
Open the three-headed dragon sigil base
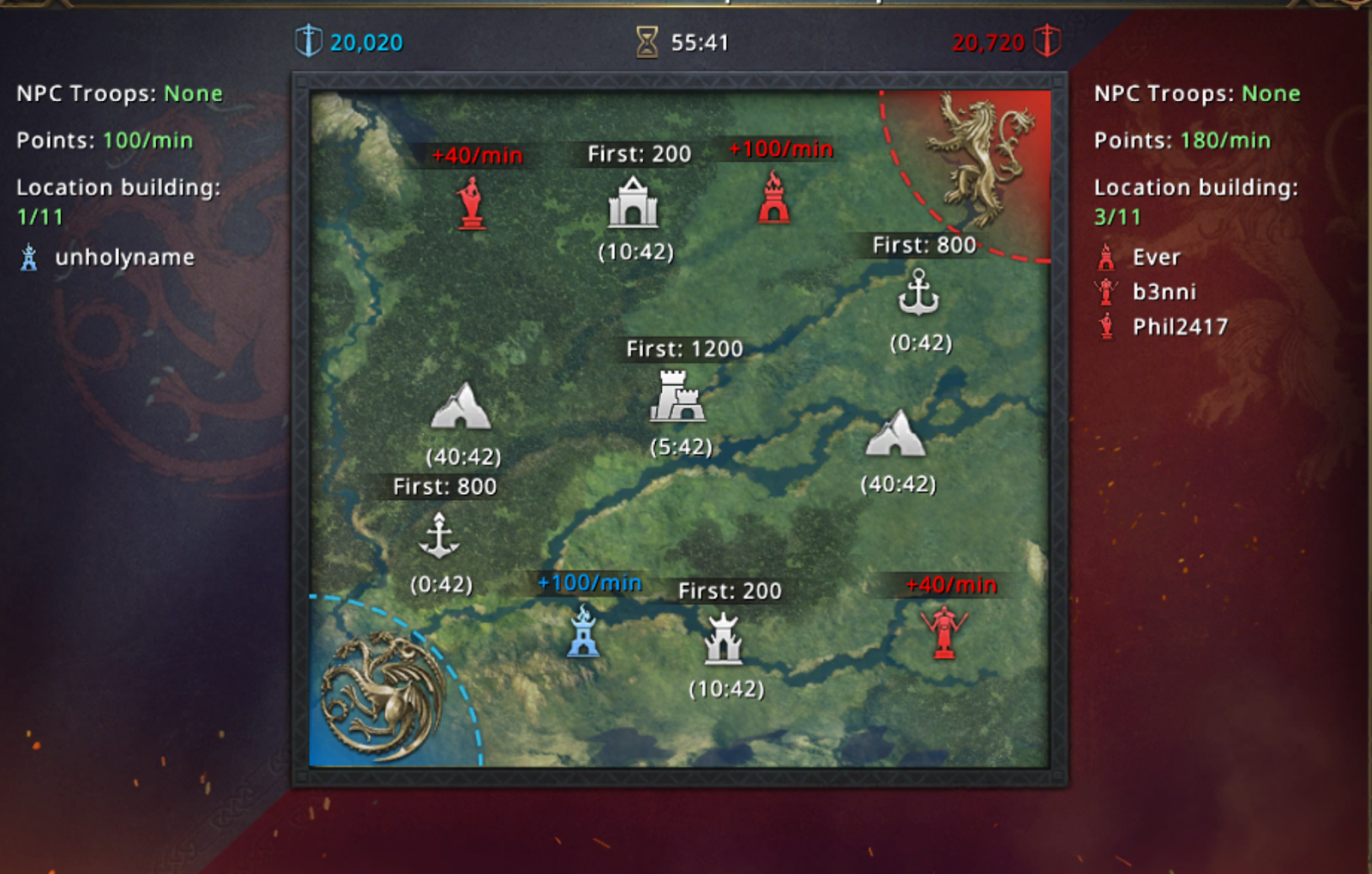(381, 695)
